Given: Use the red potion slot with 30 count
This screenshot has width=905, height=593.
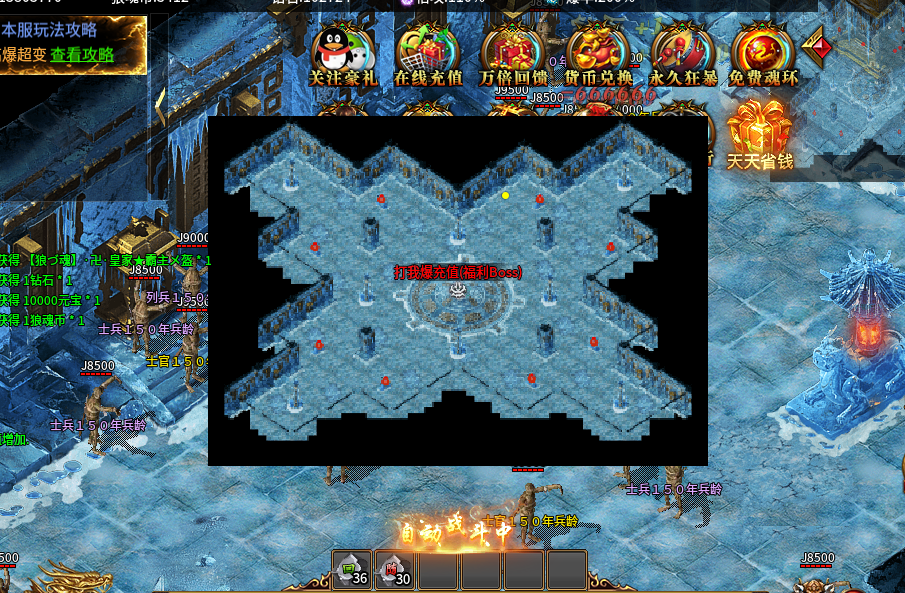Looking at the screenshot, I should pyautogui.click(x=395, y=569).
